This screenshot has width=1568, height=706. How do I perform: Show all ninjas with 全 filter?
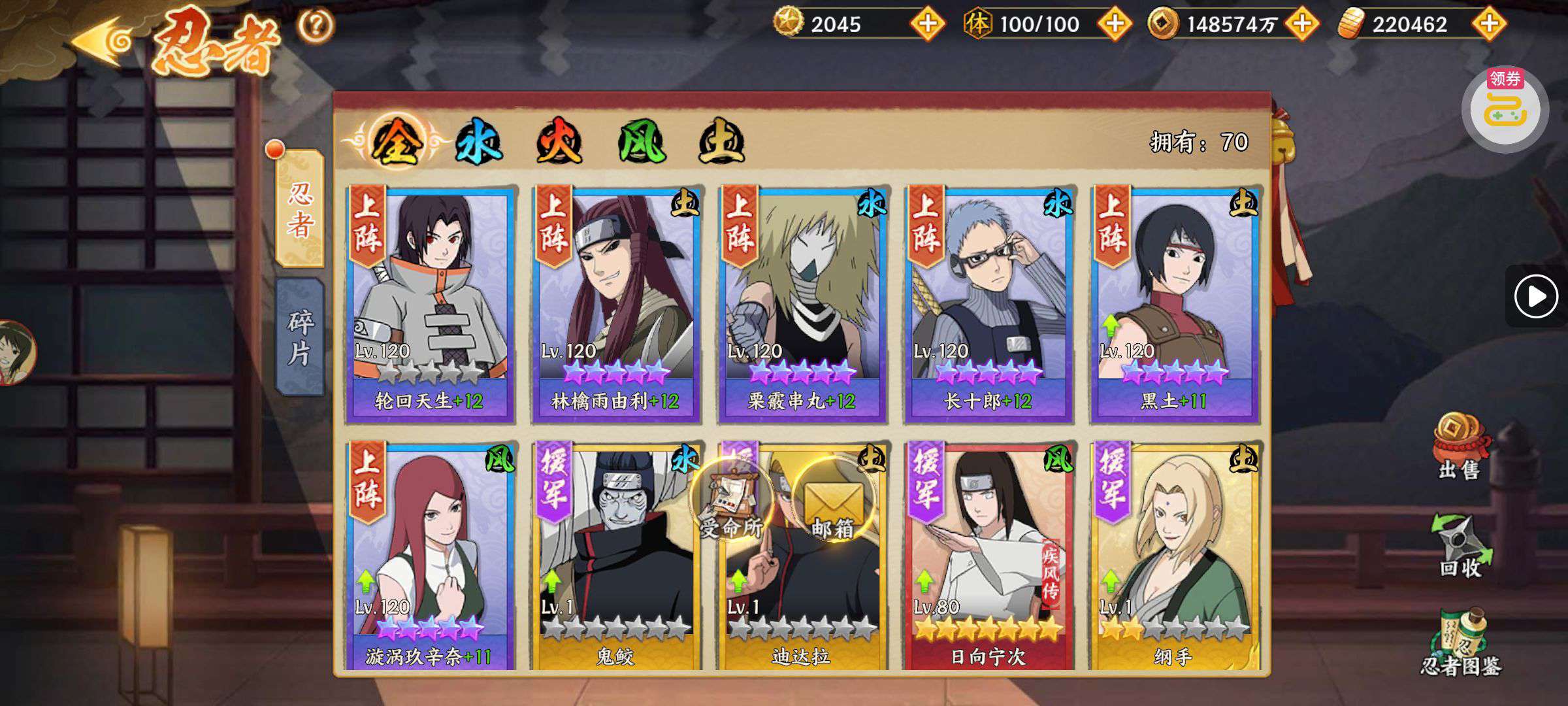395,142
